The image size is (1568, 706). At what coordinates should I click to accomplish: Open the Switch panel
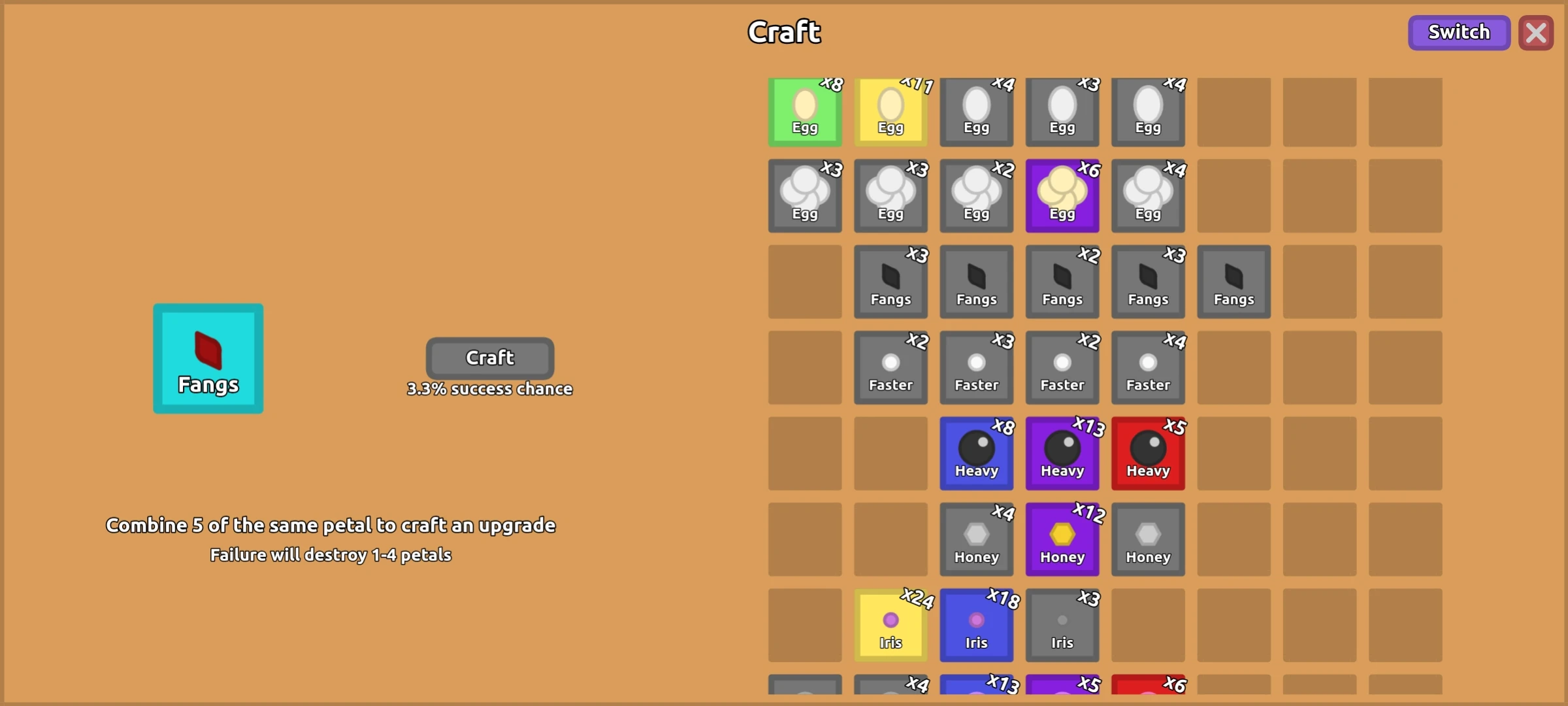coord(1459,32)
